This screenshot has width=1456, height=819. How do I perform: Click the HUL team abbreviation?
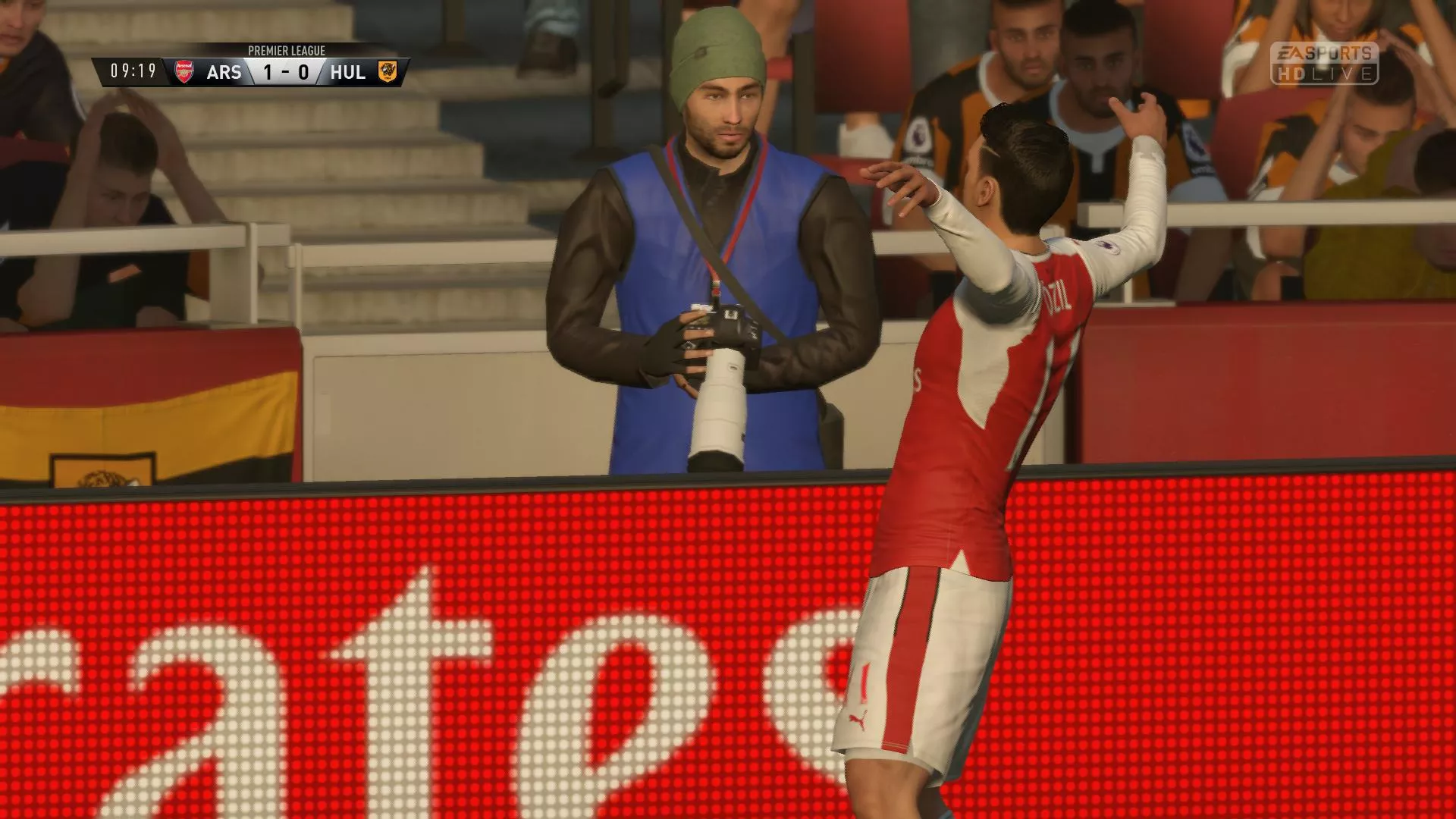(x=349, y=72)
